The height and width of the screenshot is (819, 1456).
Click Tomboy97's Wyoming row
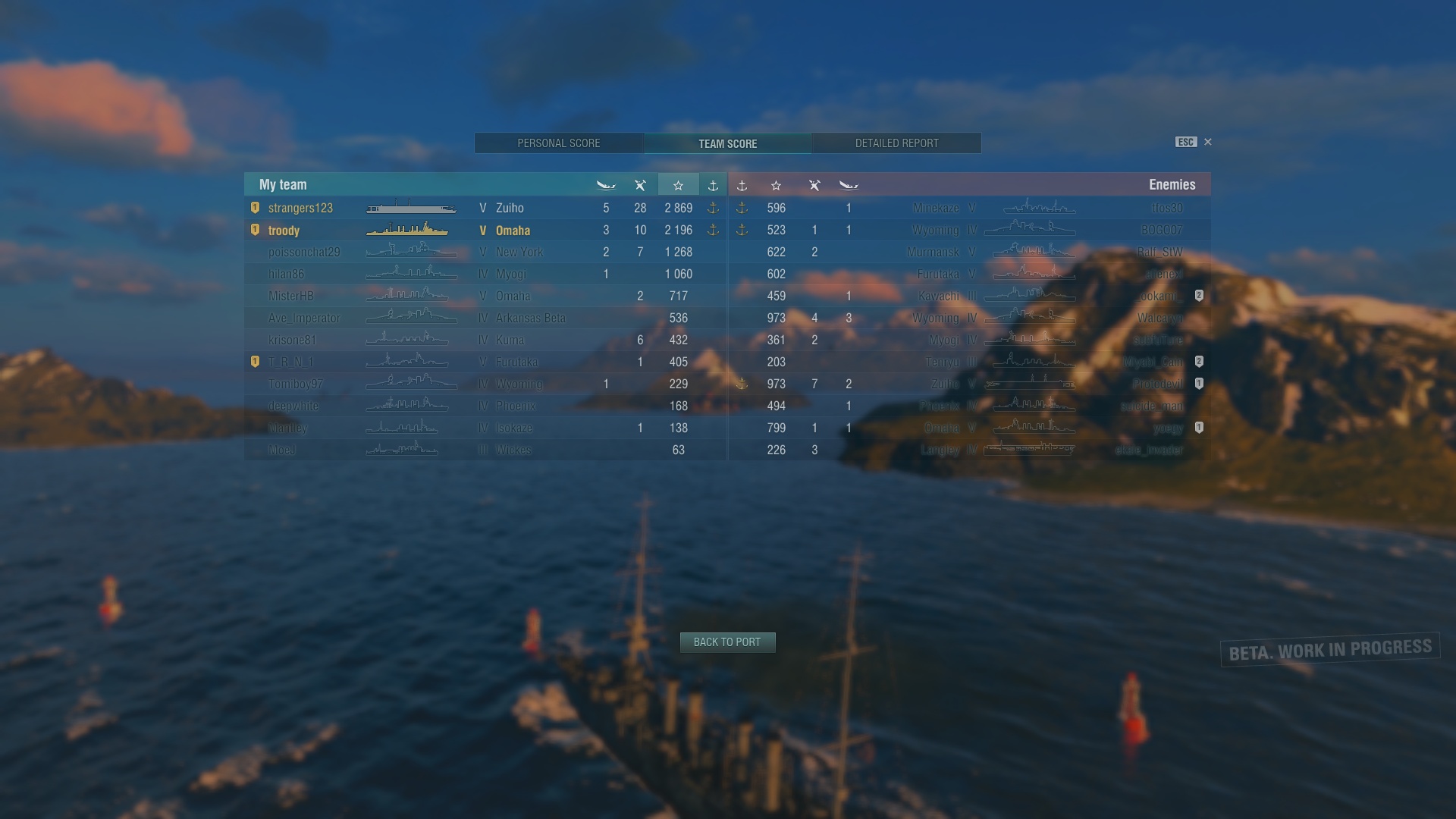[485, 384]
